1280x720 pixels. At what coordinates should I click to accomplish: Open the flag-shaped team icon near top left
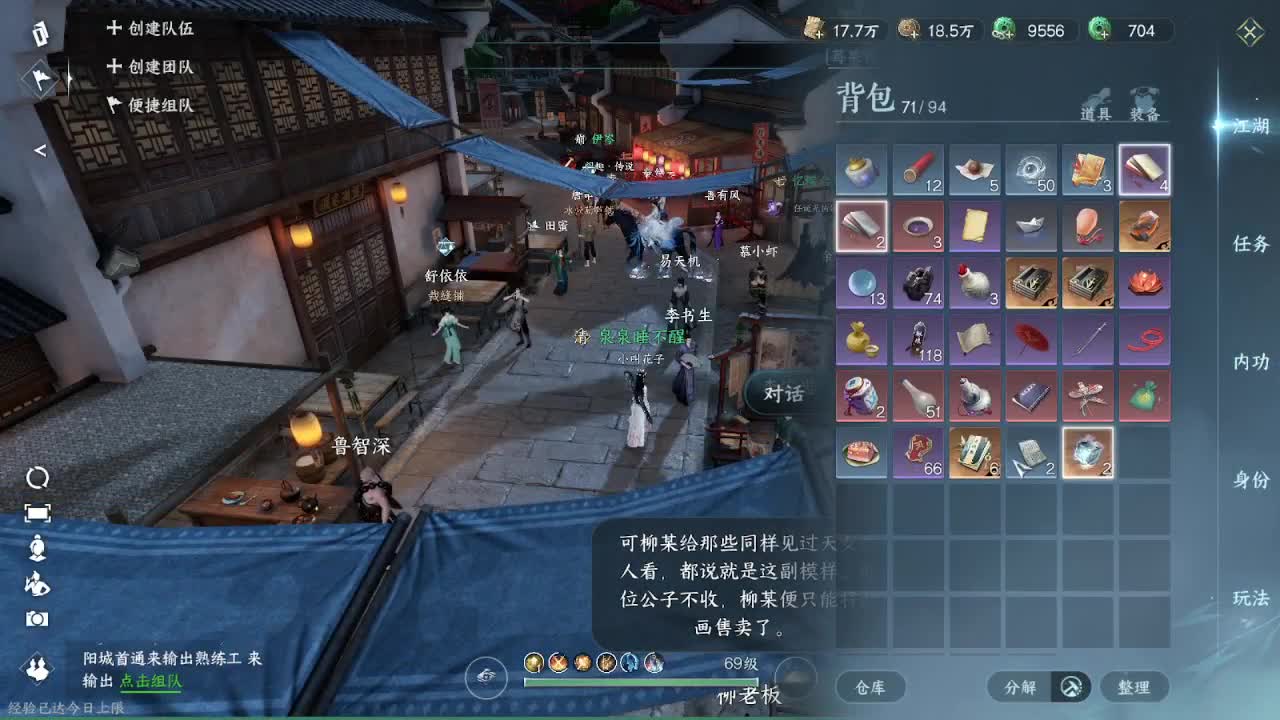pyautogui.click(x=38, y=80)
